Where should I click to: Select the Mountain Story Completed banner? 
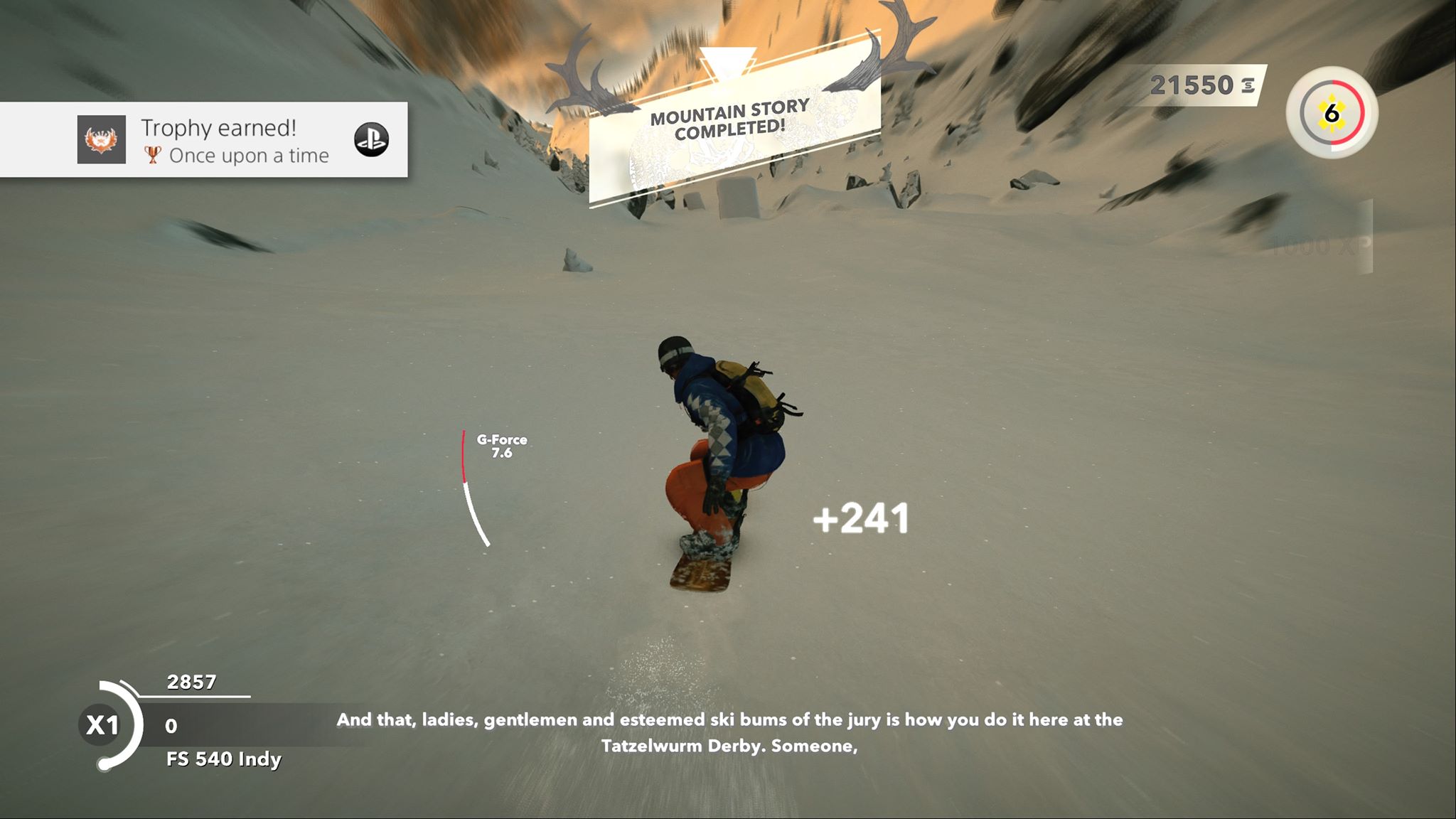click(x=731, y=121)
